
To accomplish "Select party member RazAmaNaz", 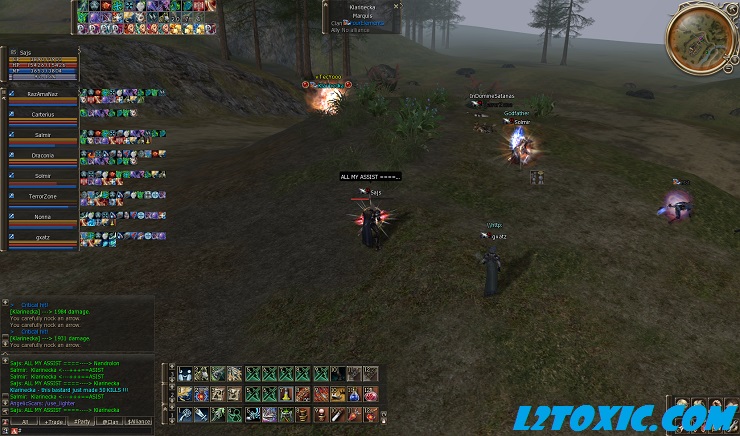I will coord(42,93).
